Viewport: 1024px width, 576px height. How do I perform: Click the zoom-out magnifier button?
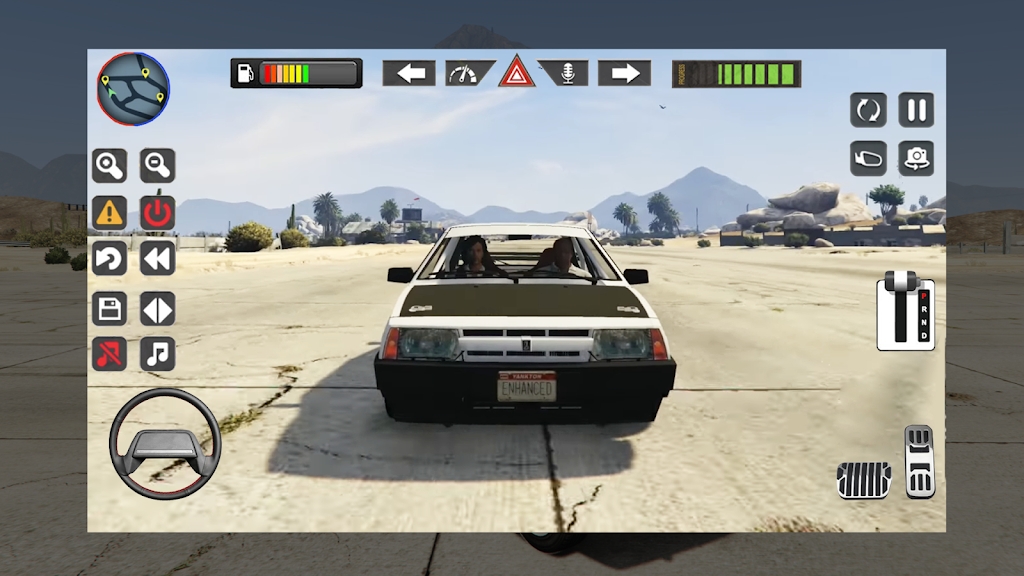click(157, 164)
